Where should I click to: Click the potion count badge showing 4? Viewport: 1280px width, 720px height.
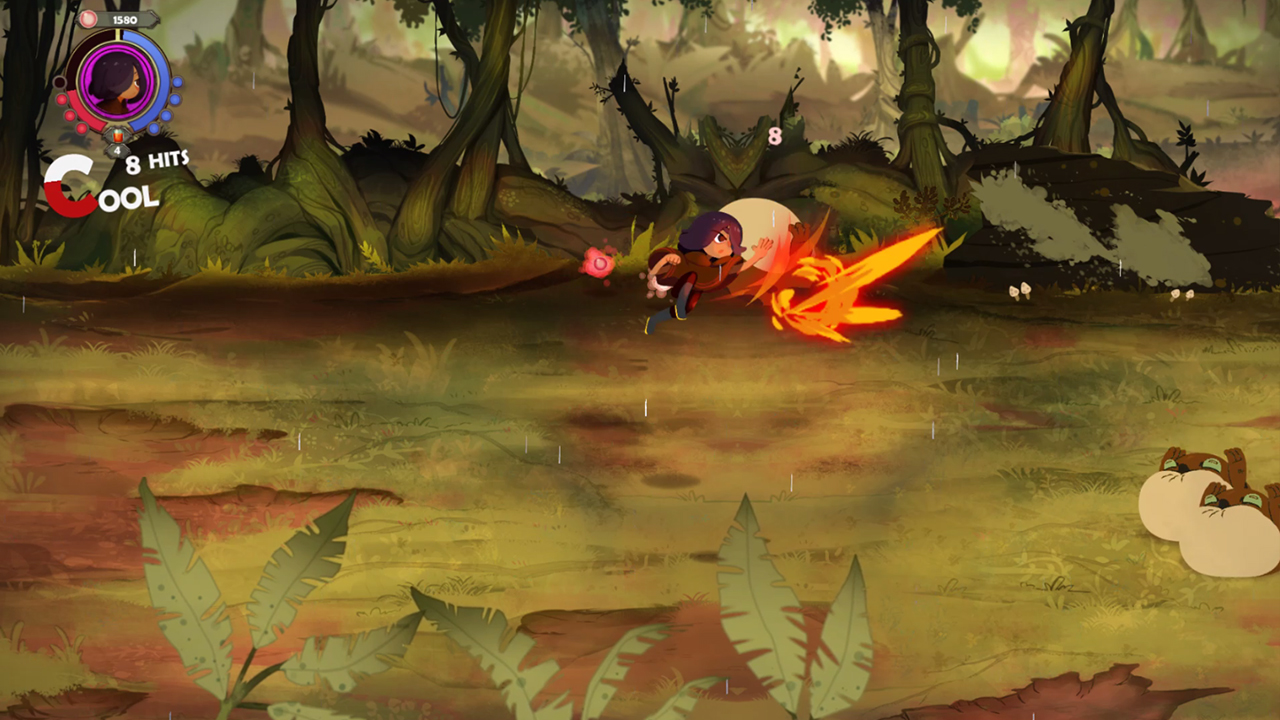click(x=117, y=148)
